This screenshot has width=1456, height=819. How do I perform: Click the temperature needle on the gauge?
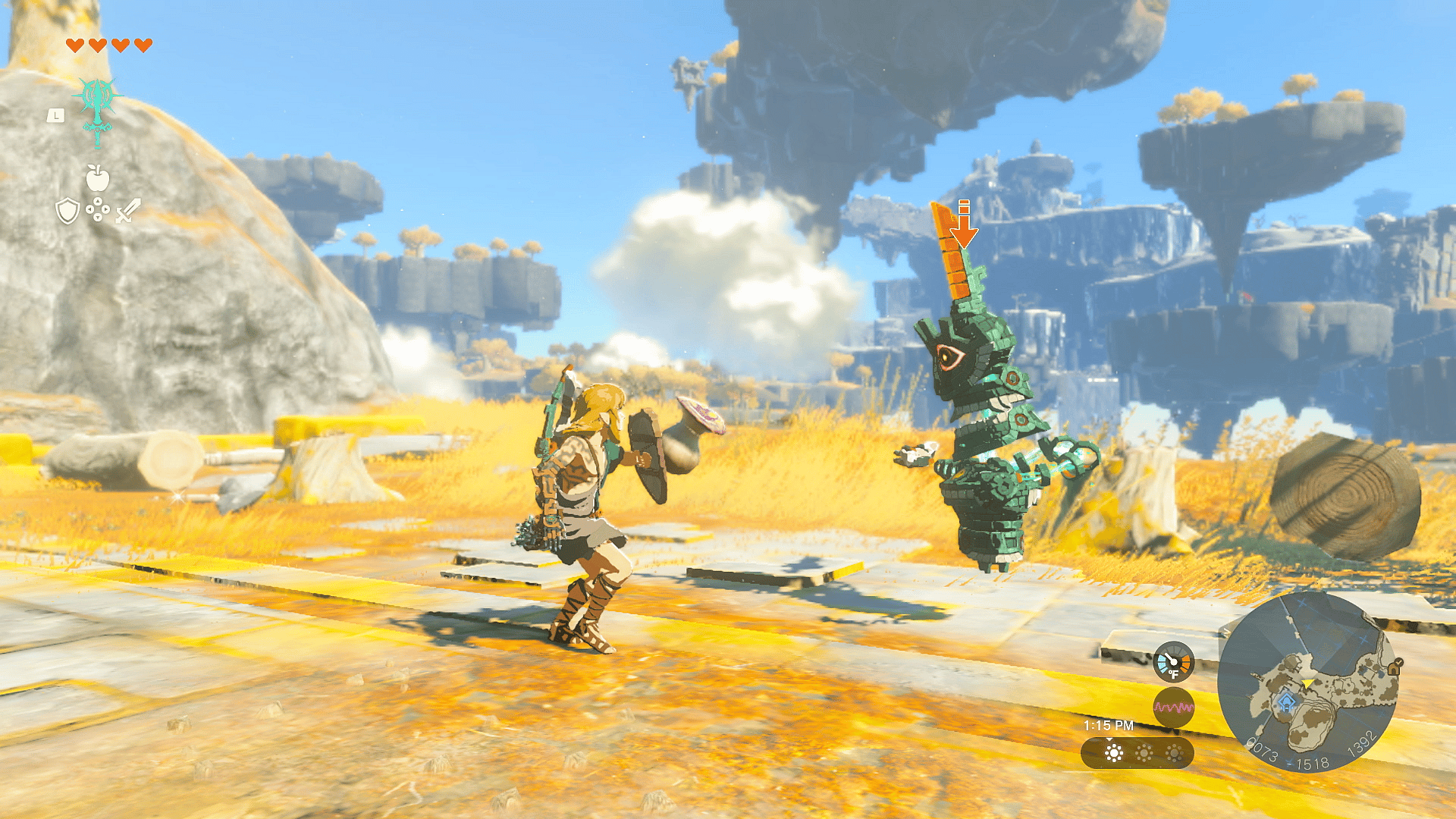click(1169, 657)
